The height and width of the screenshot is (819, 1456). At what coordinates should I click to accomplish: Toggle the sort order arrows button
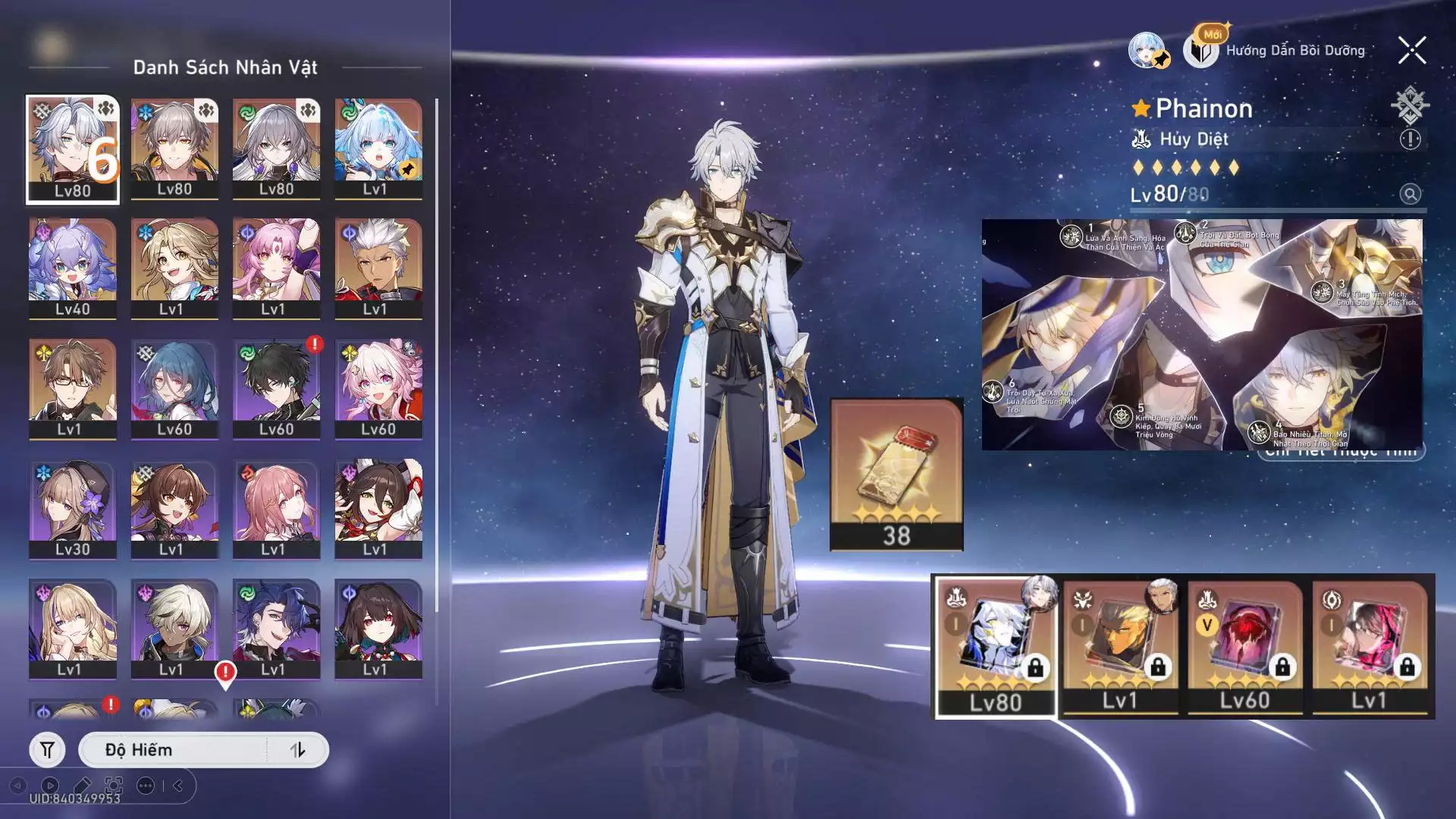[x=297, y=750]
